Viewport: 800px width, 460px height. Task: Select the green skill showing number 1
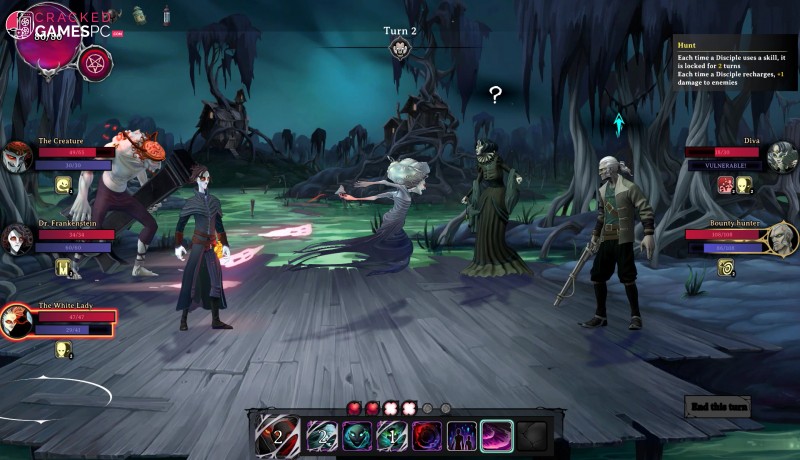click(x=392, y=436)
